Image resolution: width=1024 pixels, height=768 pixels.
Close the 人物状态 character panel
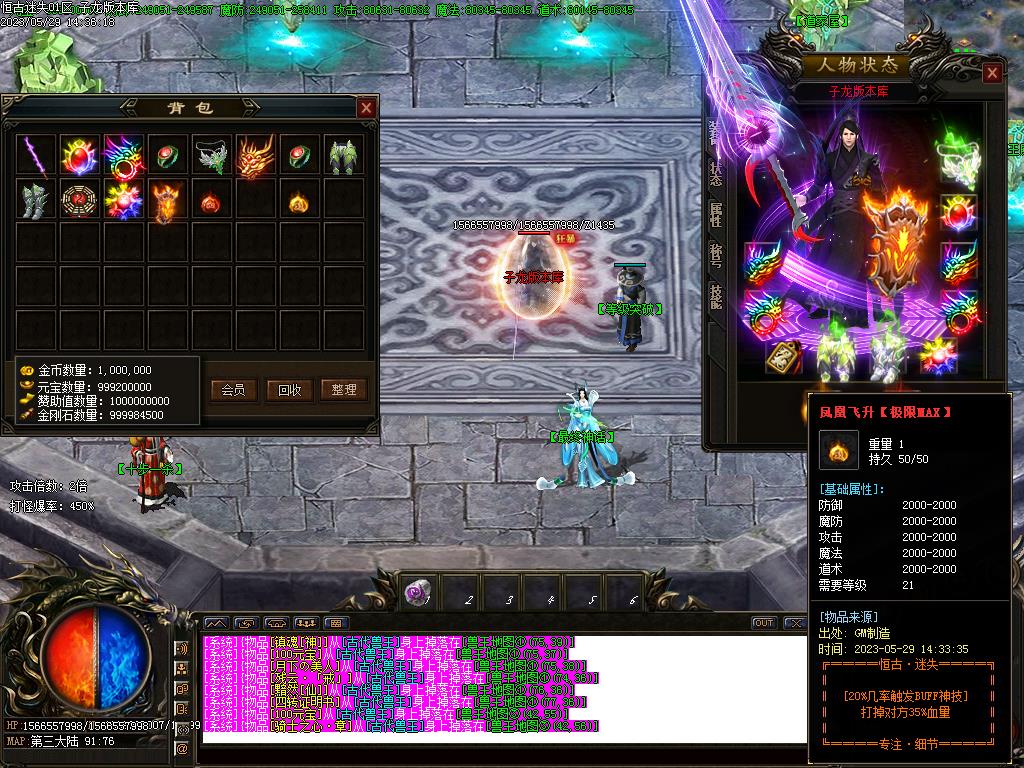[992, 73]
